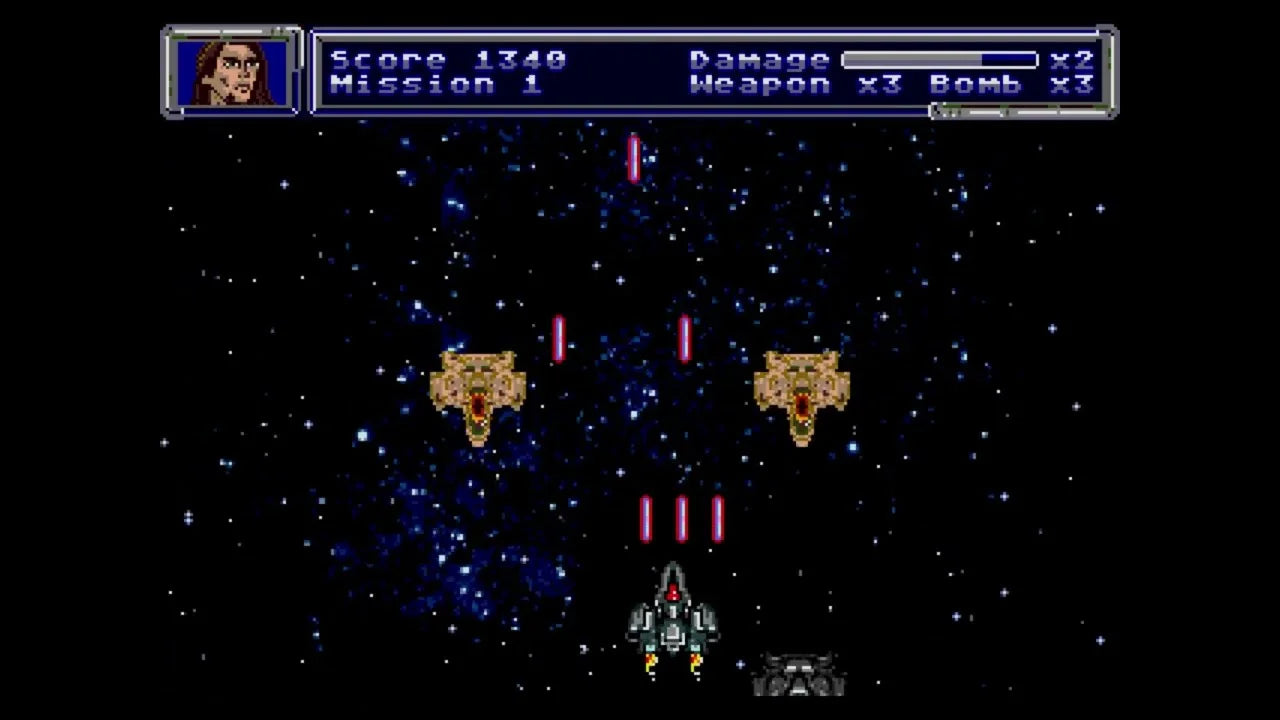The image size is (1280, 720).
Task: Click the pilot portrait in the HUD frame
Action: [231, 72]
